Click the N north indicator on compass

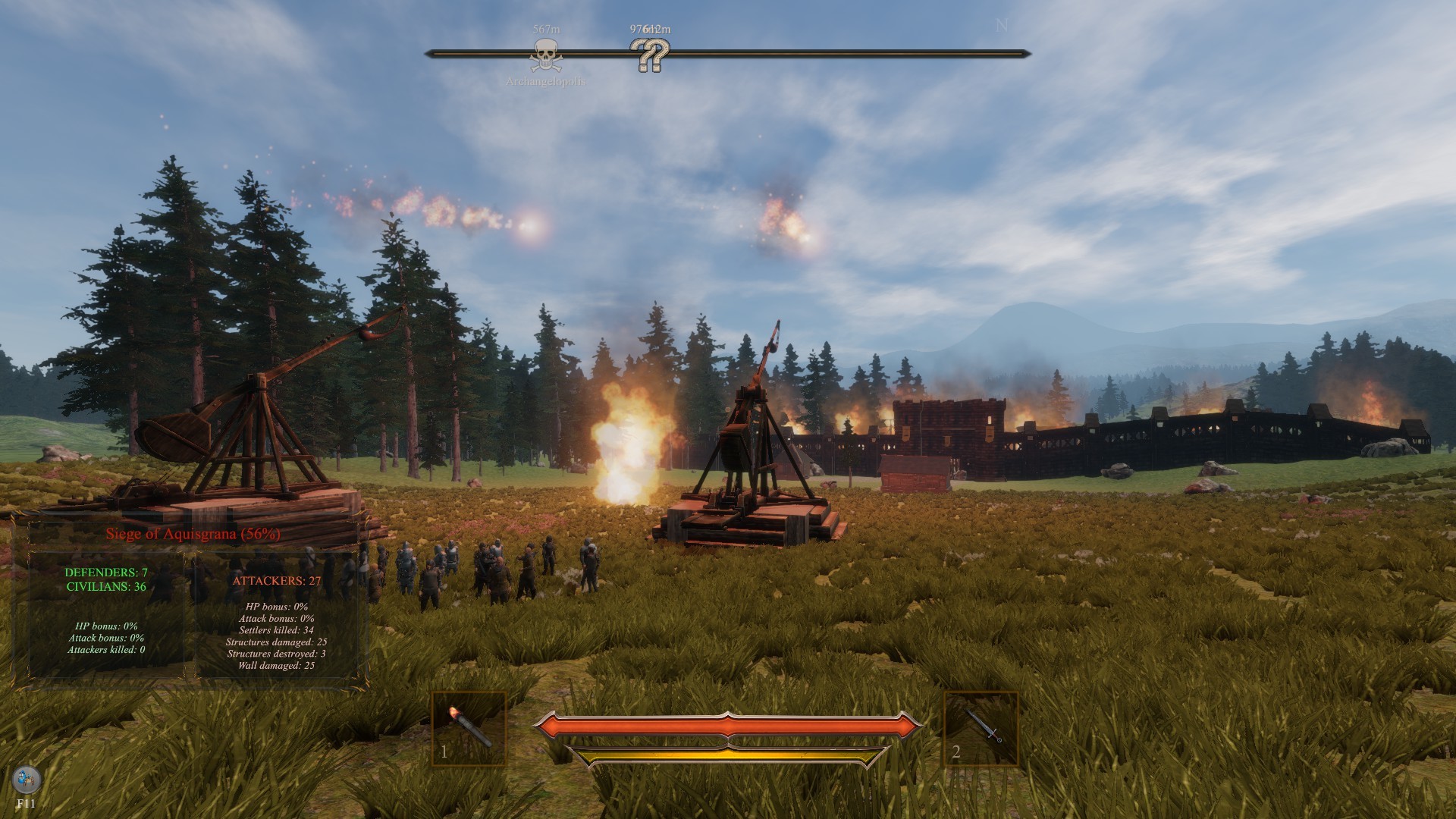(999, 25)
